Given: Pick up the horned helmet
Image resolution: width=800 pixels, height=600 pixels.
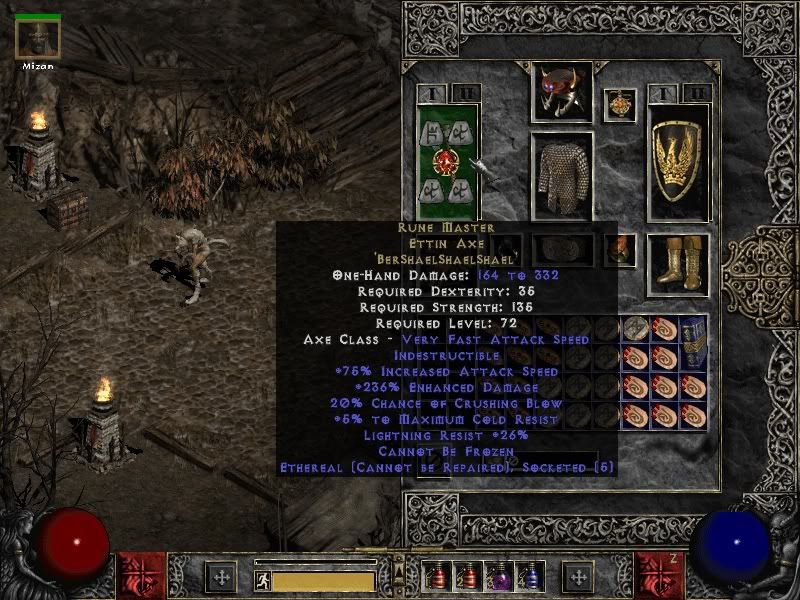Looking at the screenshot, I should pyautogui.click(x=561, y=92).
